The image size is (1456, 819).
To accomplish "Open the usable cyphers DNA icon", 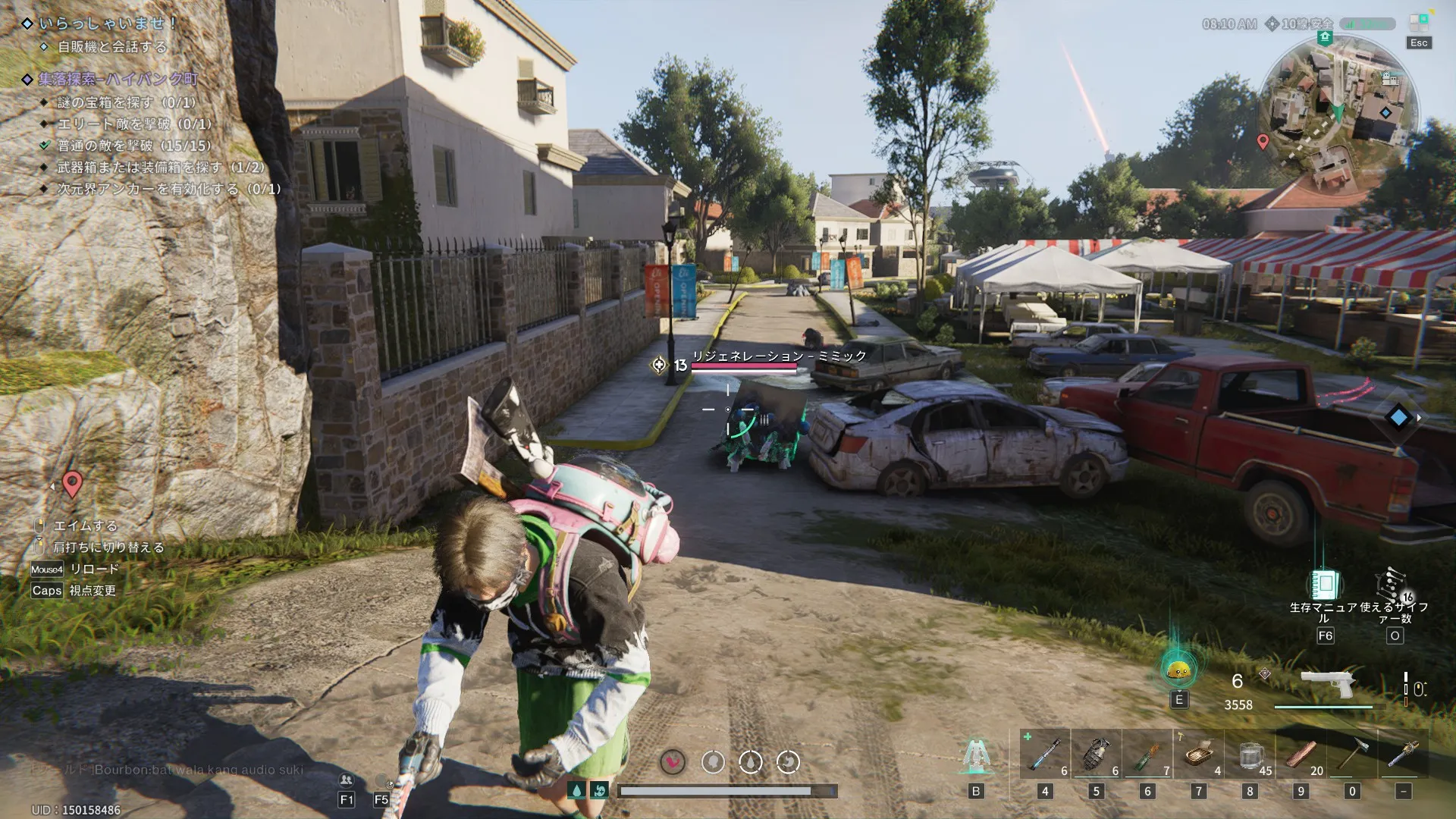I will point(1394,585).
